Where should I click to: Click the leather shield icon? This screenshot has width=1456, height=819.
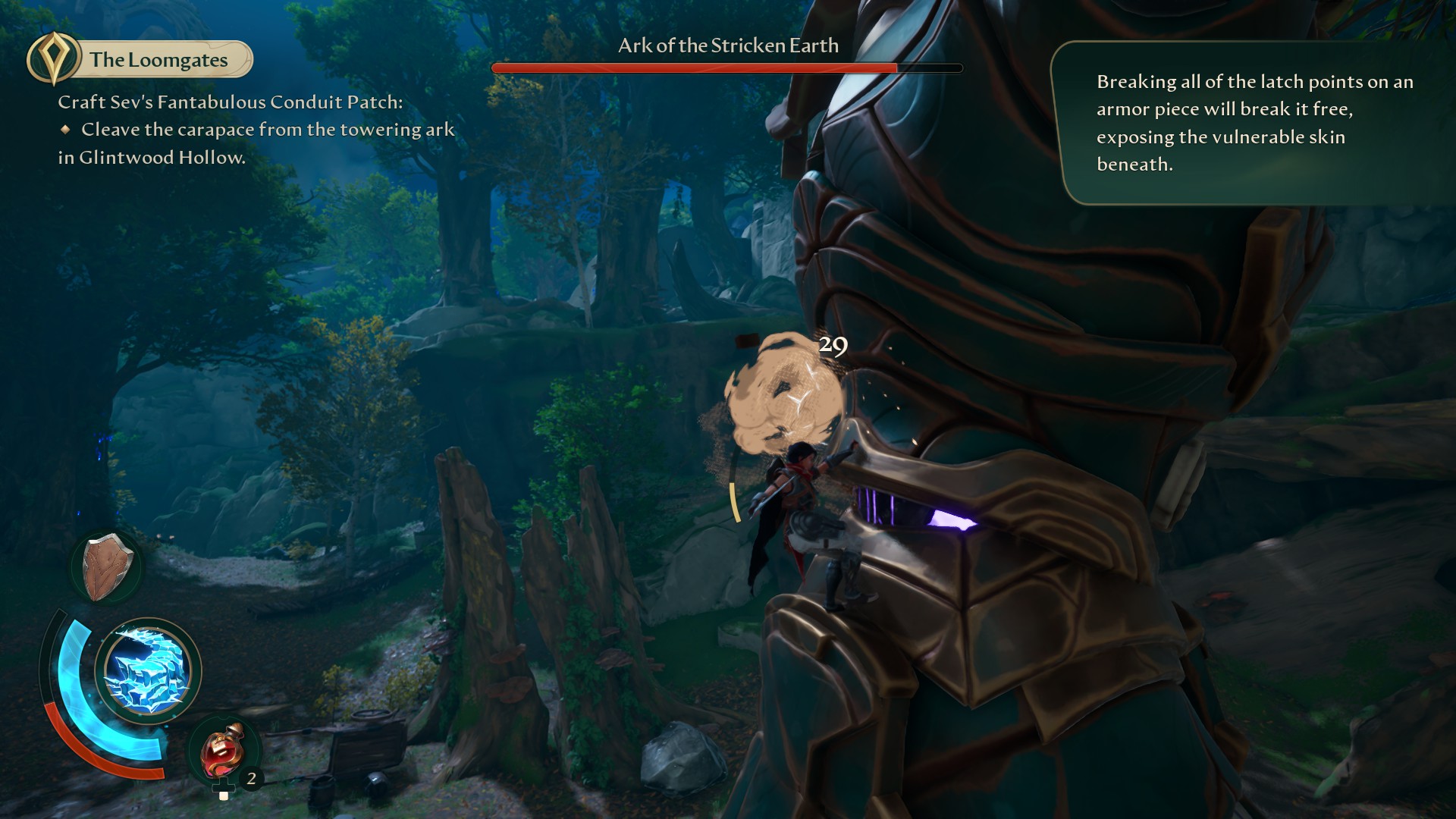pos(107,568)
